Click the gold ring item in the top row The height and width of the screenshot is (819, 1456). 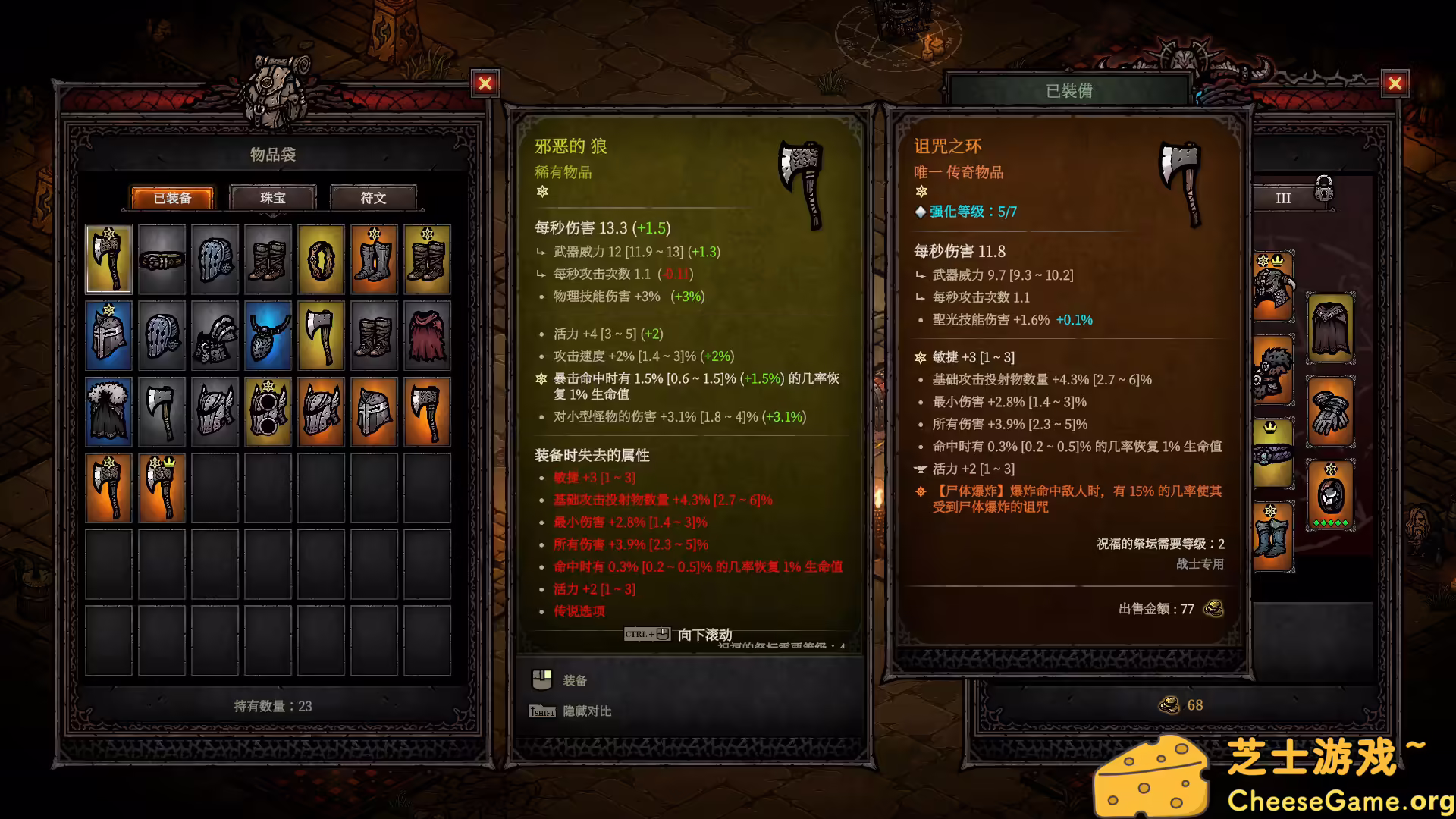click(x=321, y=259)
